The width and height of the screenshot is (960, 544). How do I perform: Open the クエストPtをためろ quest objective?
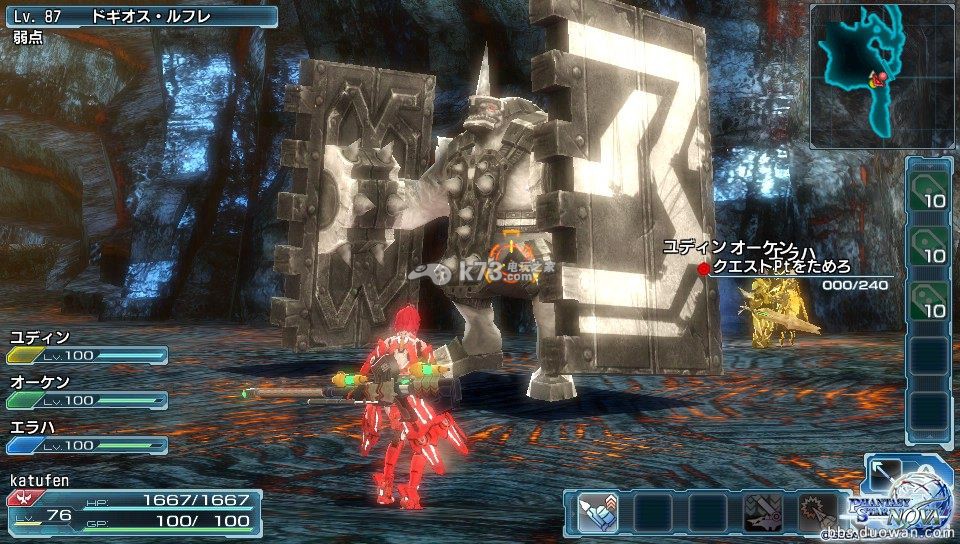[781, 267]
